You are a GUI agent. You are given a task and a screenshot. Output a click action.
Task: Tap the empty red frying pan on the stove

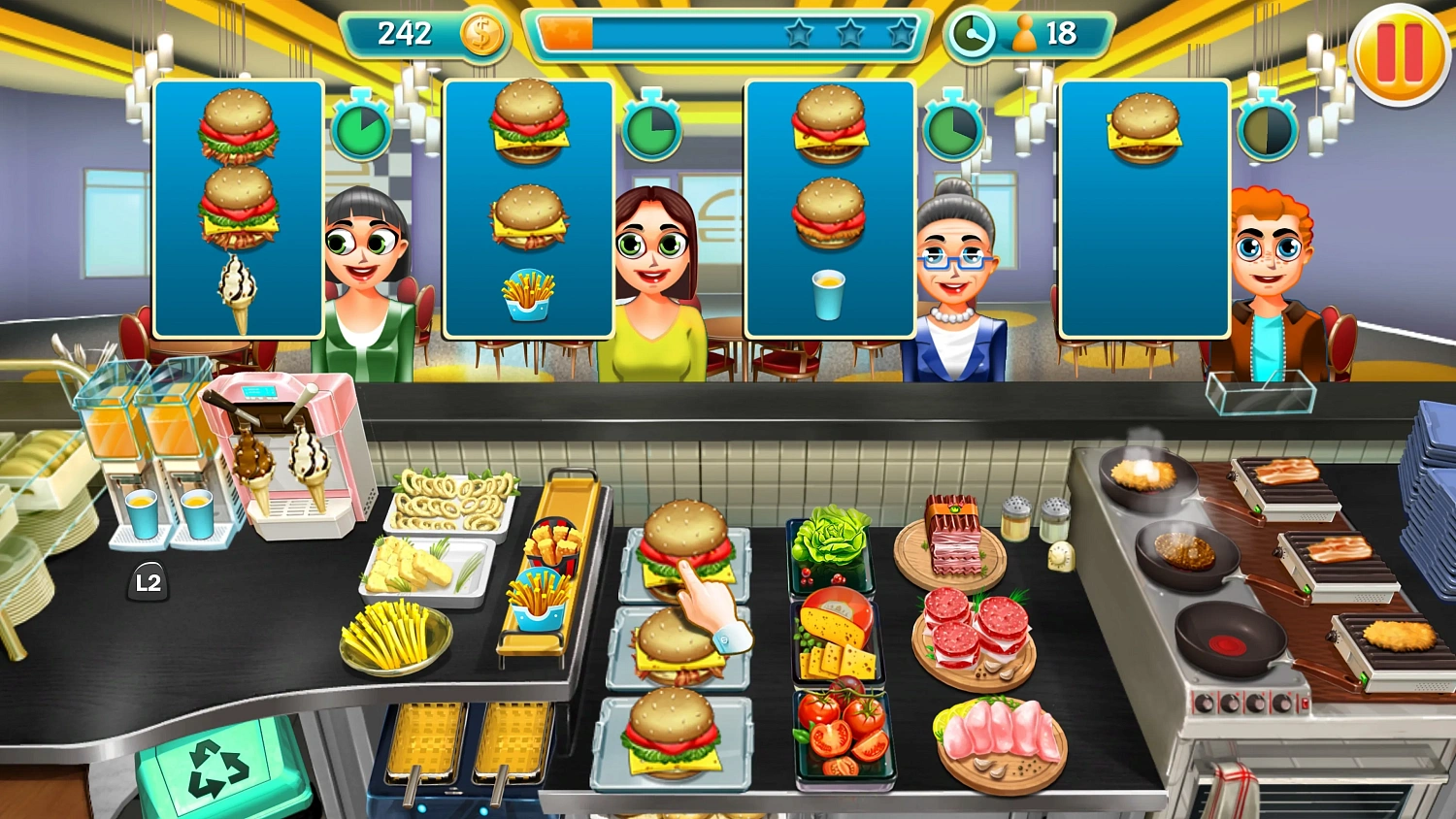[1225, 640]
